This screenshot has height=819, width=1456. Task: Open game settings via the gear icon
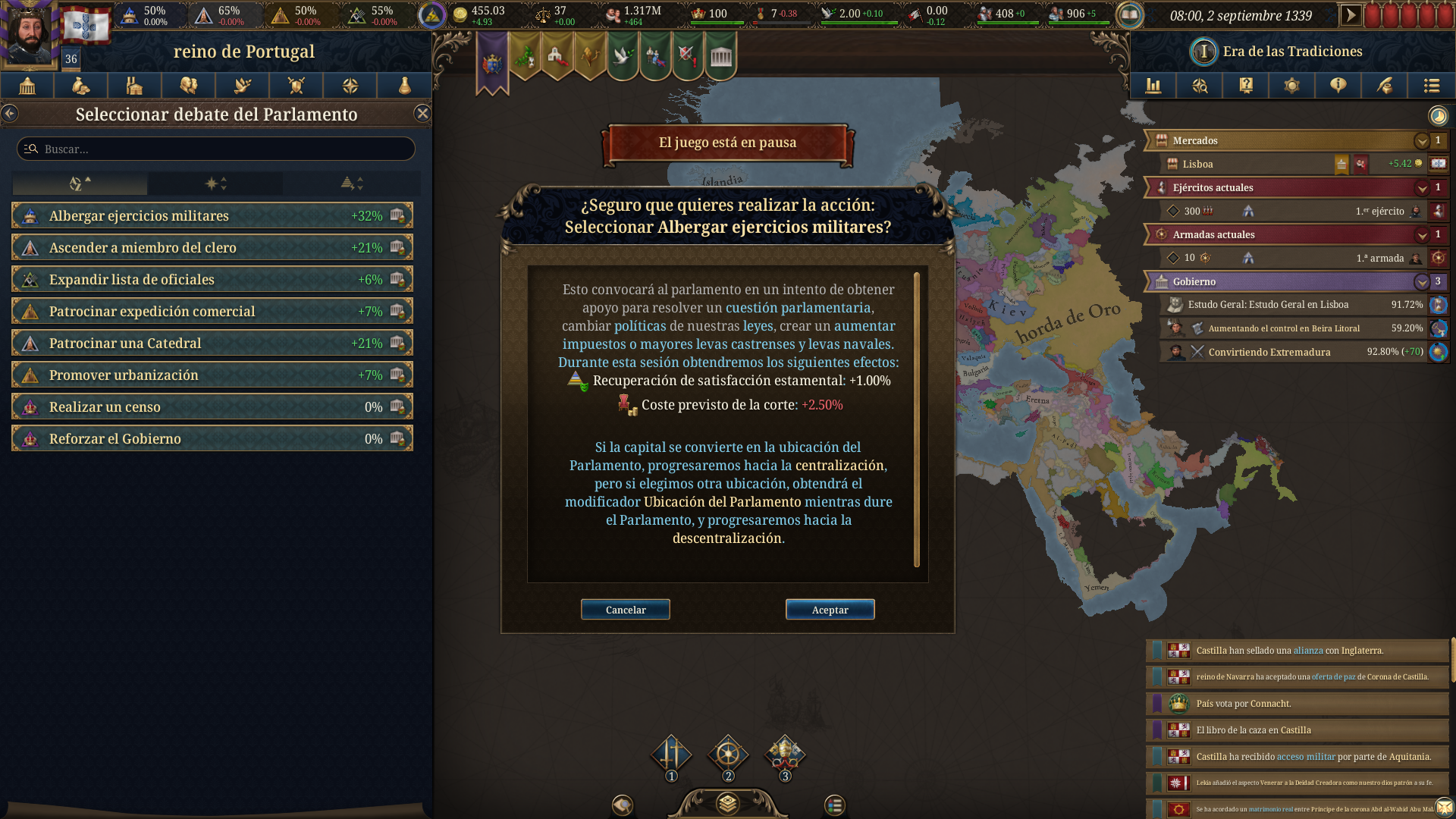point(1292,86)
